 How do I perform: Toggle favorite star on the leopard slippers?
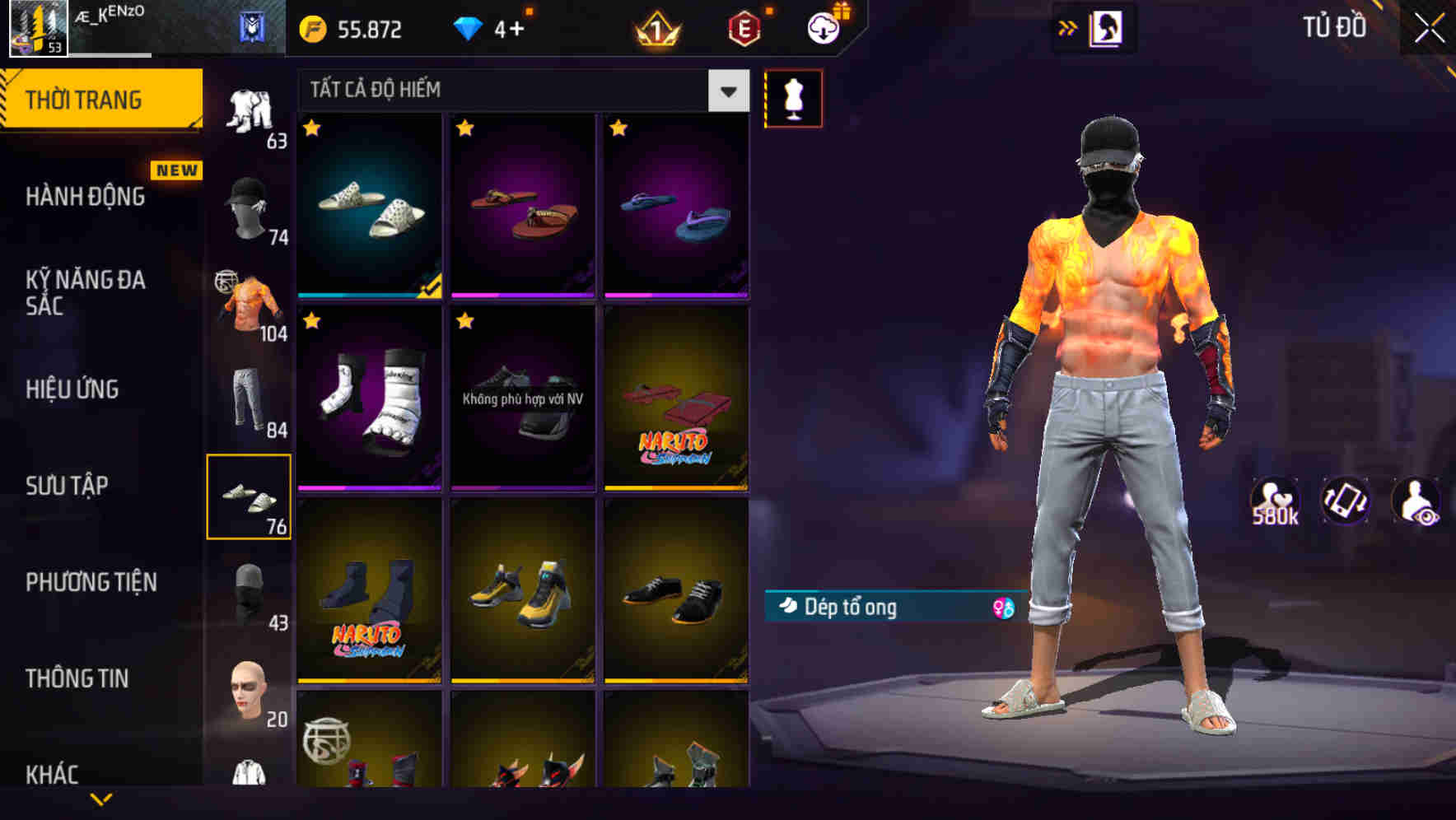click(x=313, y=129)
